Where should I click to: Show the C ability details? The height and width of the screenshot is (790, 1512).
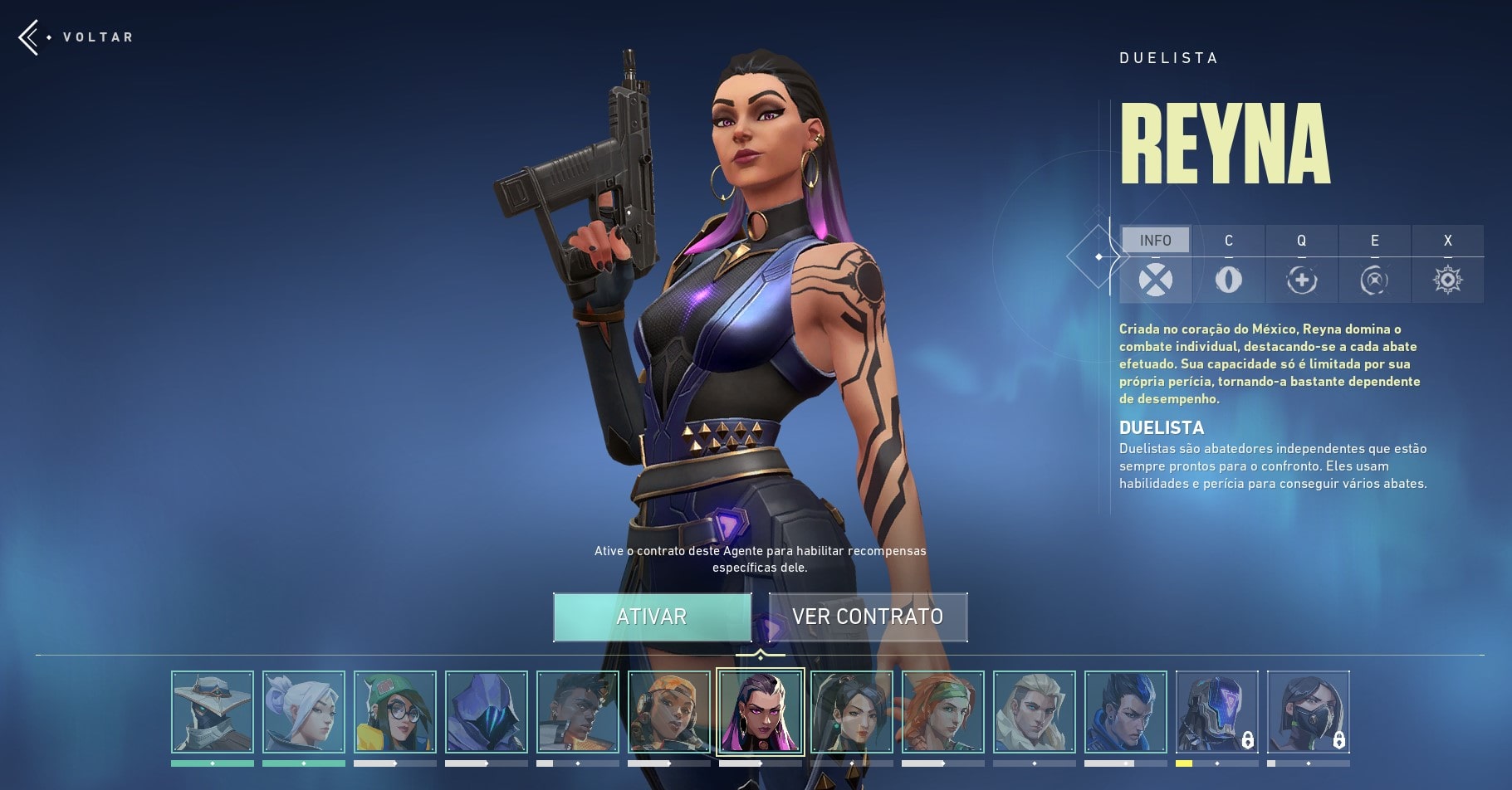click(x=1228, y=266)
